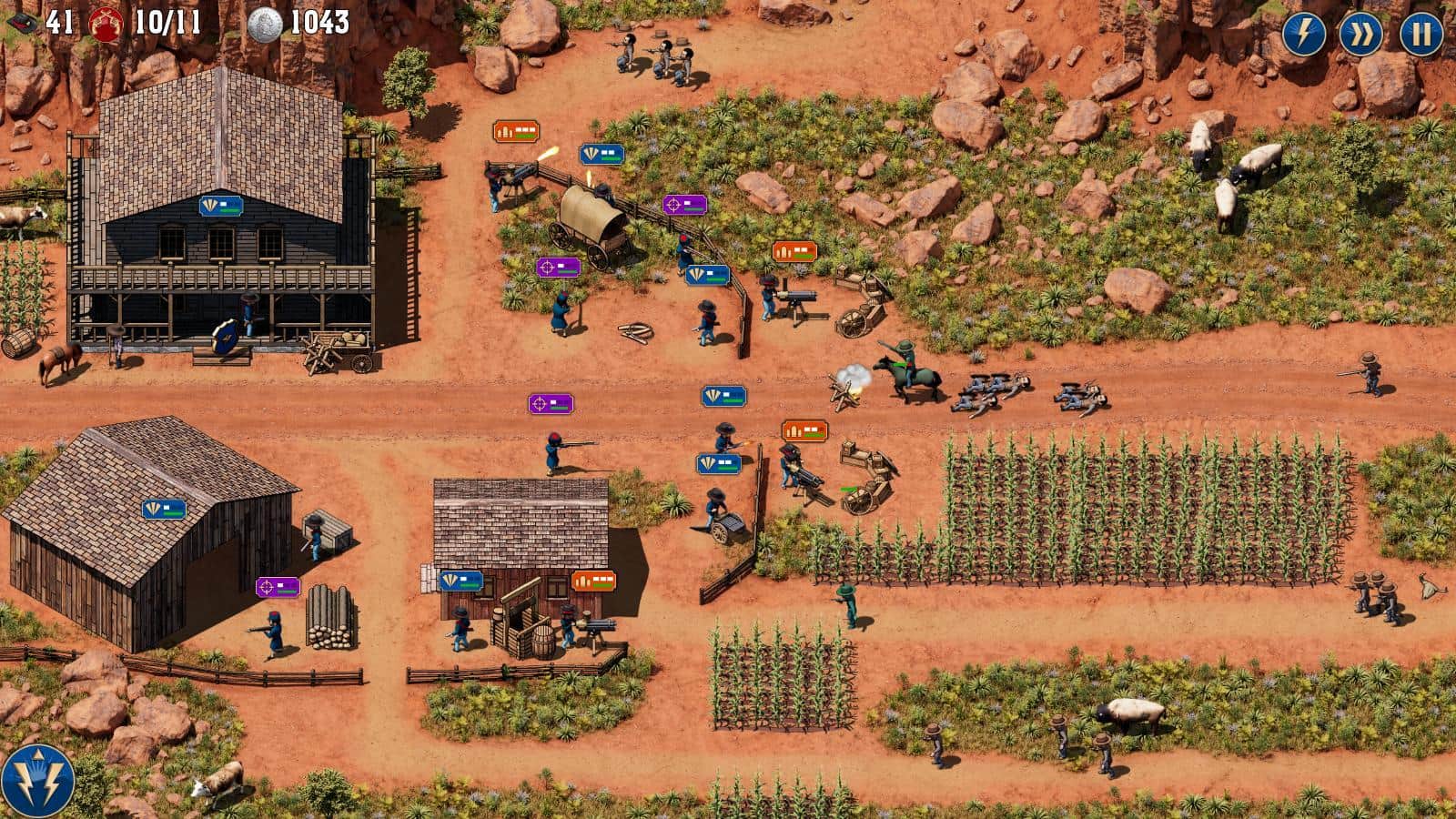
Task: Select the purple unit badge beside the log pile
Action: (278, 587)
